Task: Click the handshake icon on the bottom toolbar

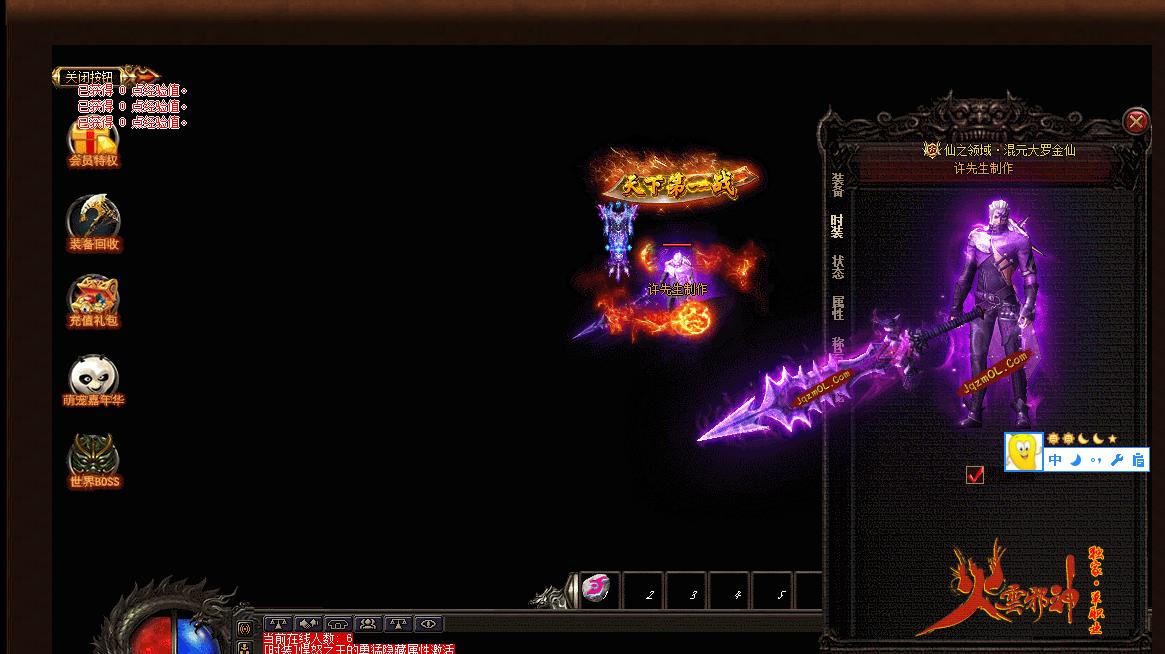Action: point(308,624)
